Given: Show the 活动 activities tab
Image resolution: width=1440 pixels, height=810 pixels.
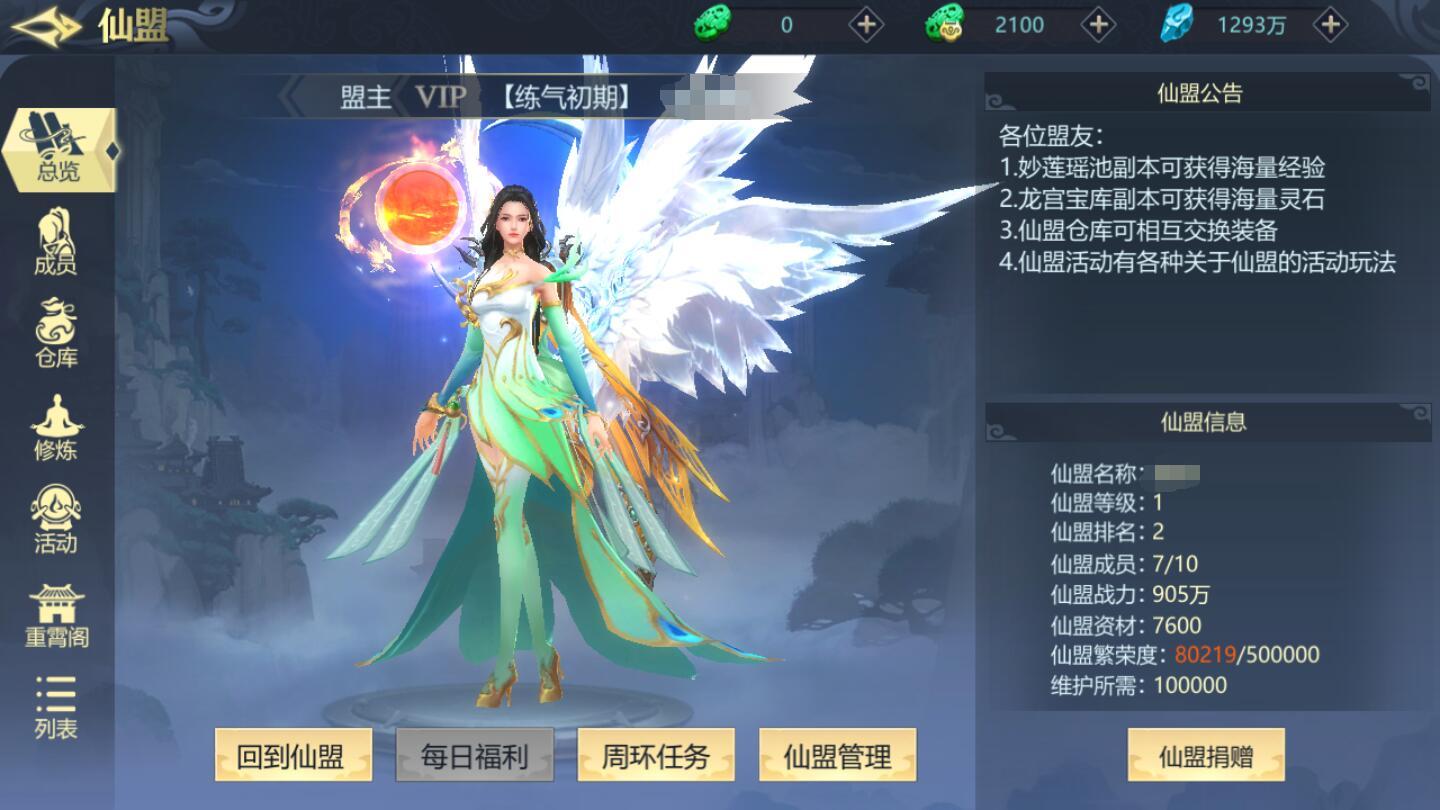Looking at the screenshot, I should pyautogui.click(x=56, y=521).
